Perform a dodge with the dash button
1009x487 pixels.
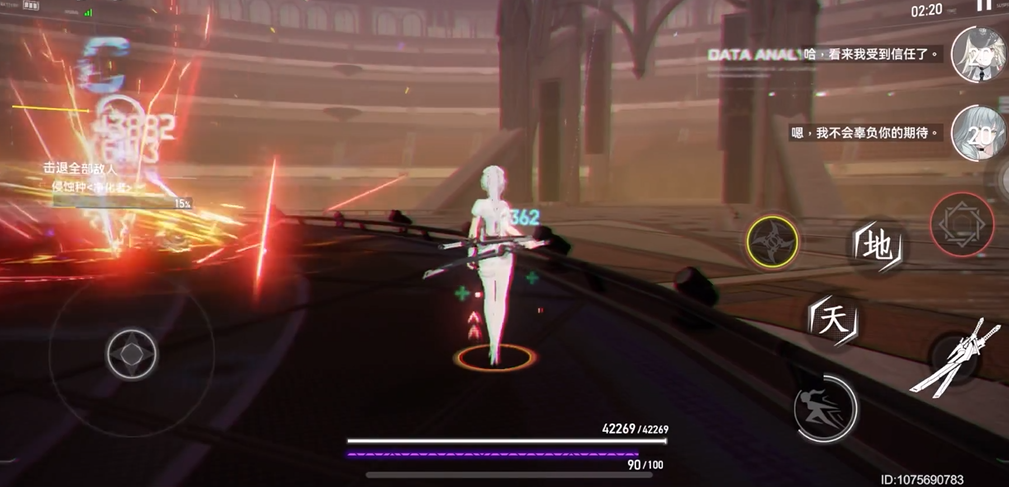pos(825,407)
